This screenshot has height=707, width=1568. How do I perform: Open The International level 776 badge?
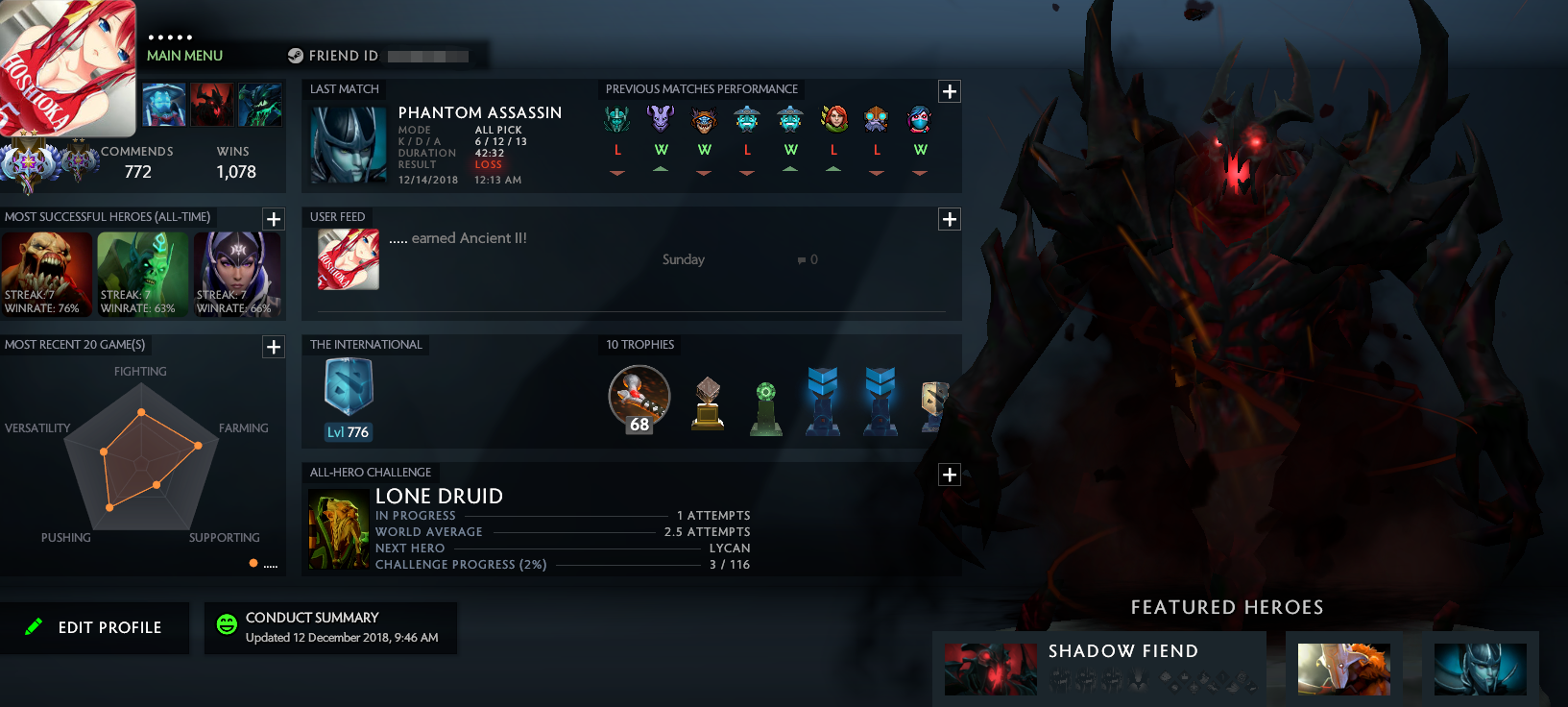coord(347,392)
